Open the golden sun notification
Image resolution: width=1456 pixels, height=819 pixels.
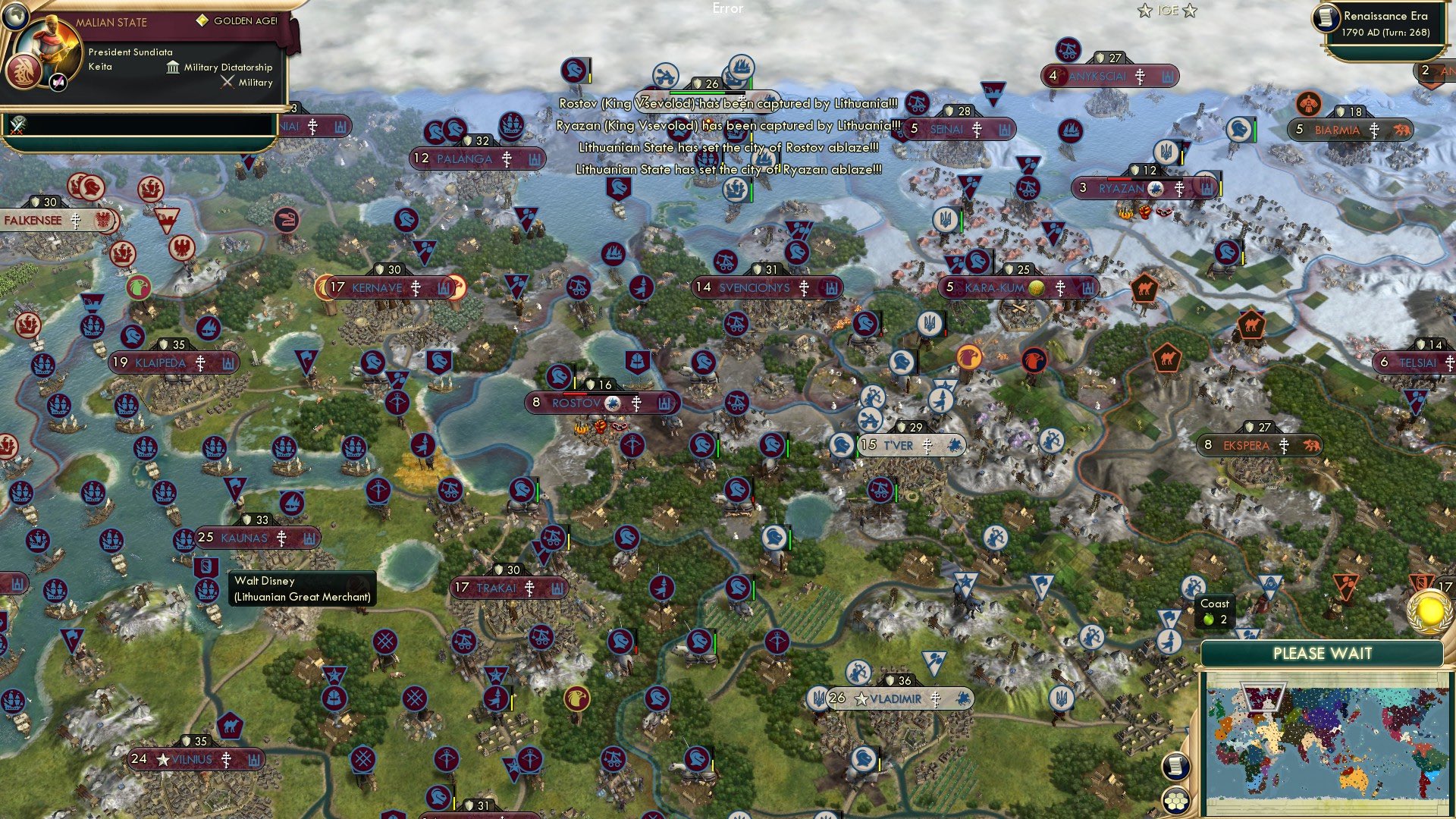click(1429, 611)
